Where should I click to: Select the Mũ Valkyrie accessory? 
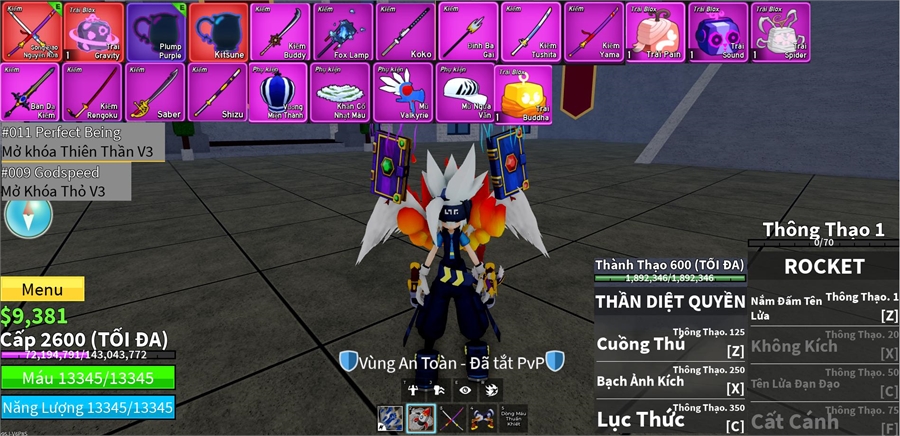(405, 92)
